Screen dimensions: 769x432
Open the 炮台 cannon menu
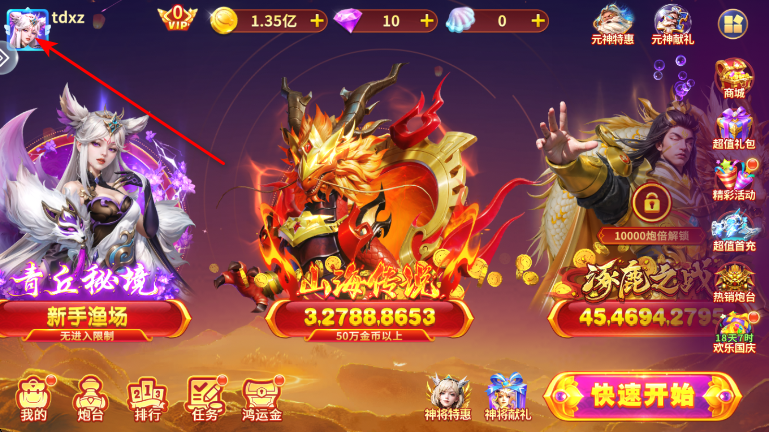90,398
